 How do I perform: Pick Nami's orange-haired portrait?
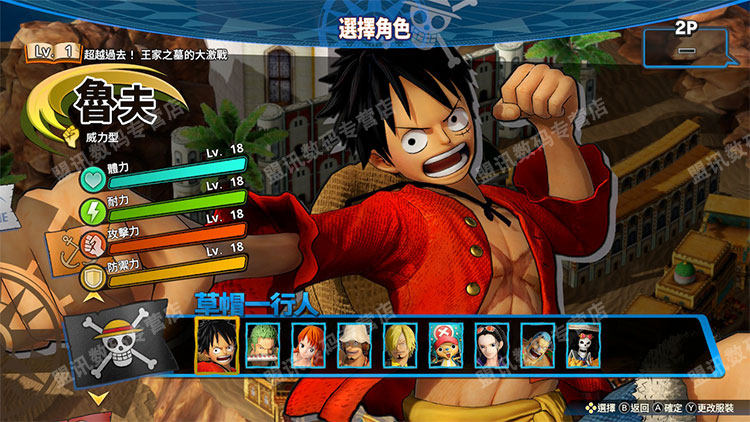point(308,345)
